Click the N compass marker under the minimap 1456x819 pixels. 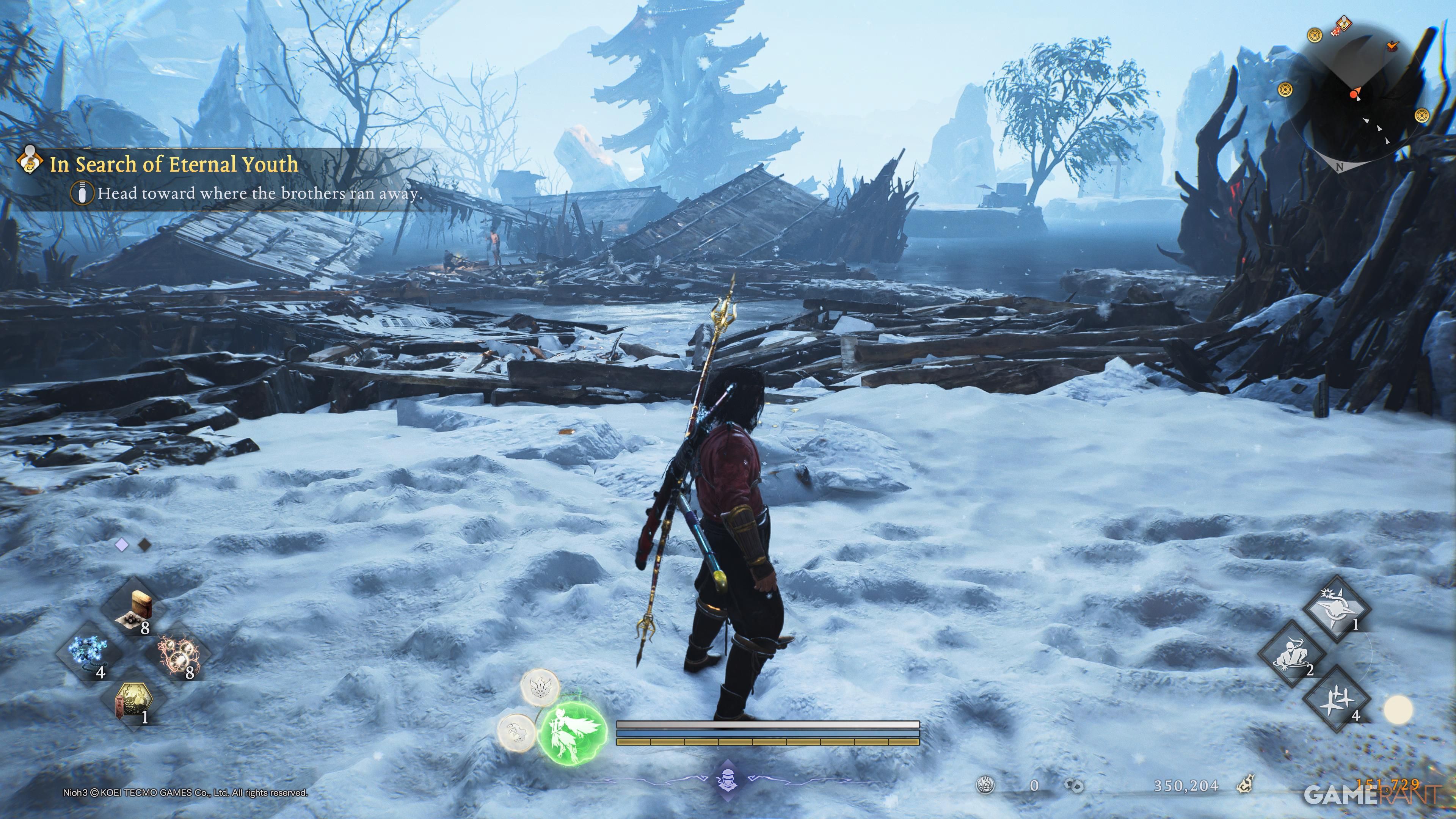point(1340,166)
